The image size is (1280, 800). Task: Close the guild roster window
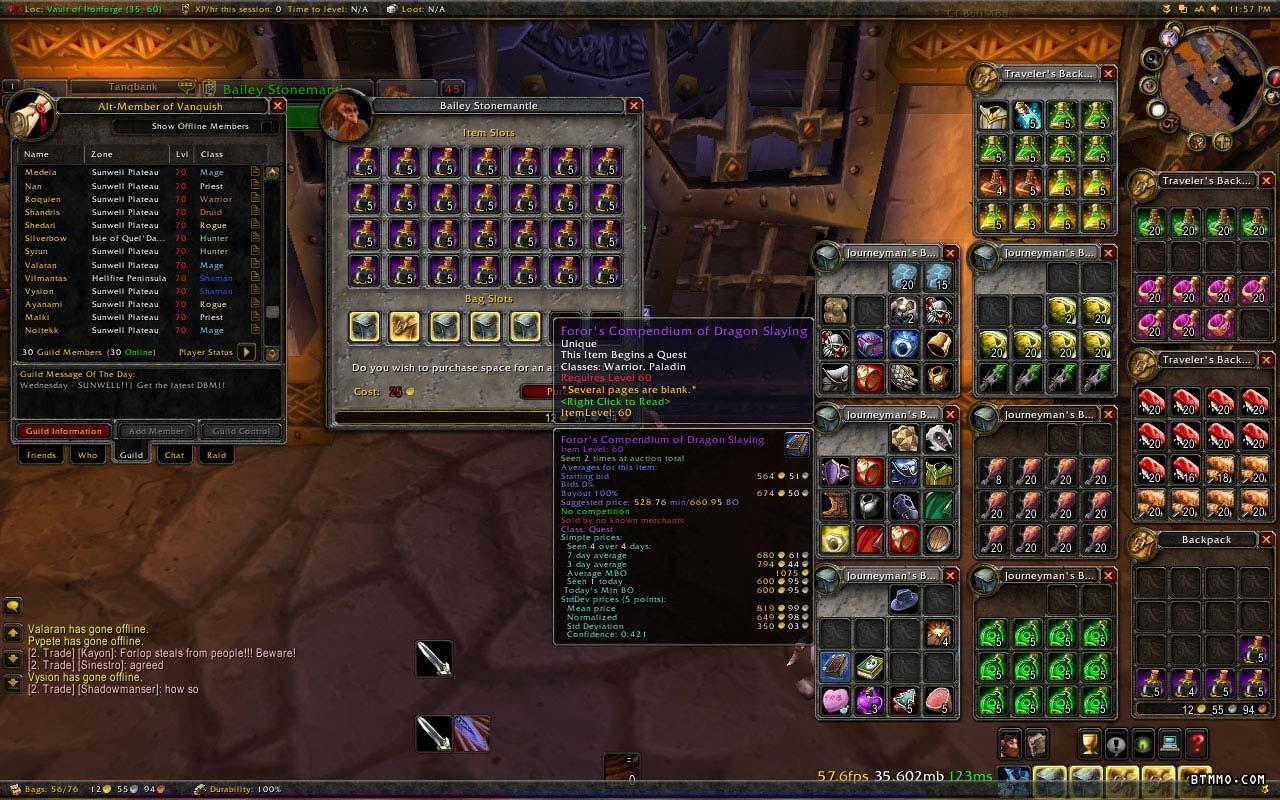(278, 105)
